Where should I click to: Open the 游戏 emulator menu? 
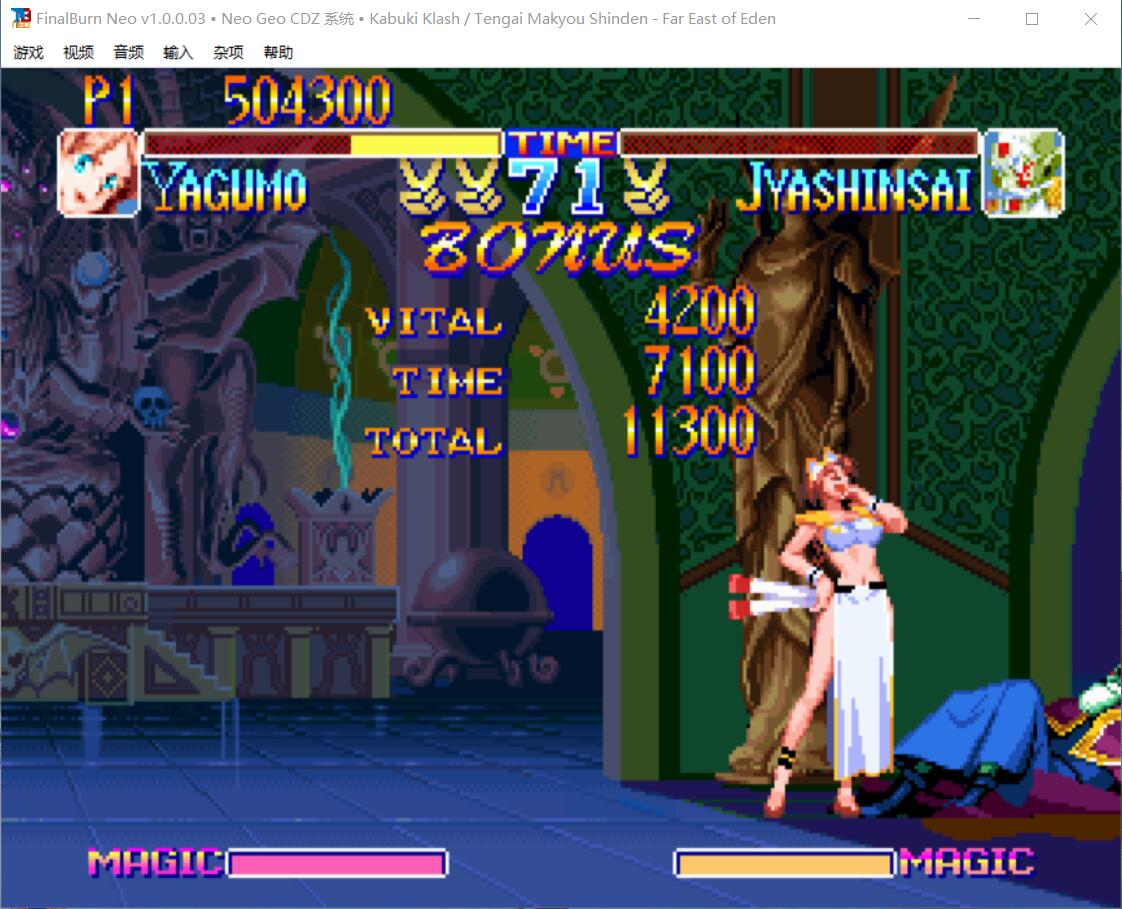(x=28, y=53)
